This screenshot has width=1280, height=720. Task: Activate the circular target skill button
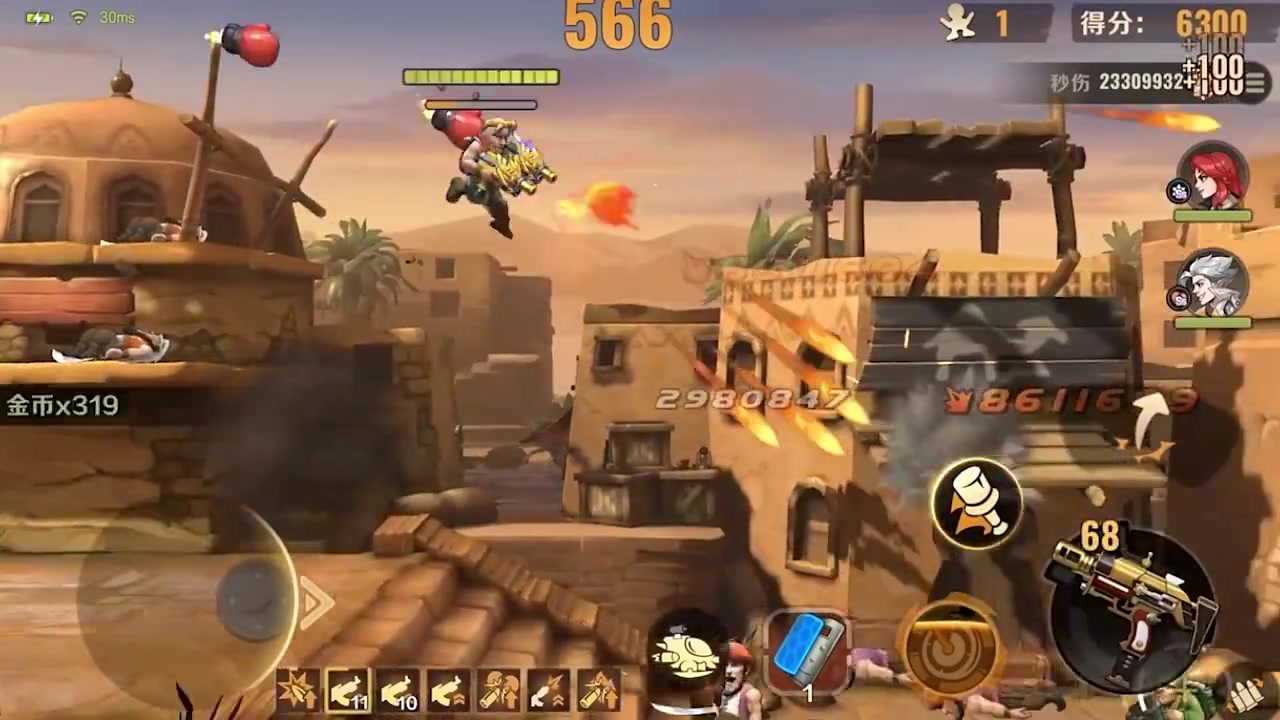[950, 647]
